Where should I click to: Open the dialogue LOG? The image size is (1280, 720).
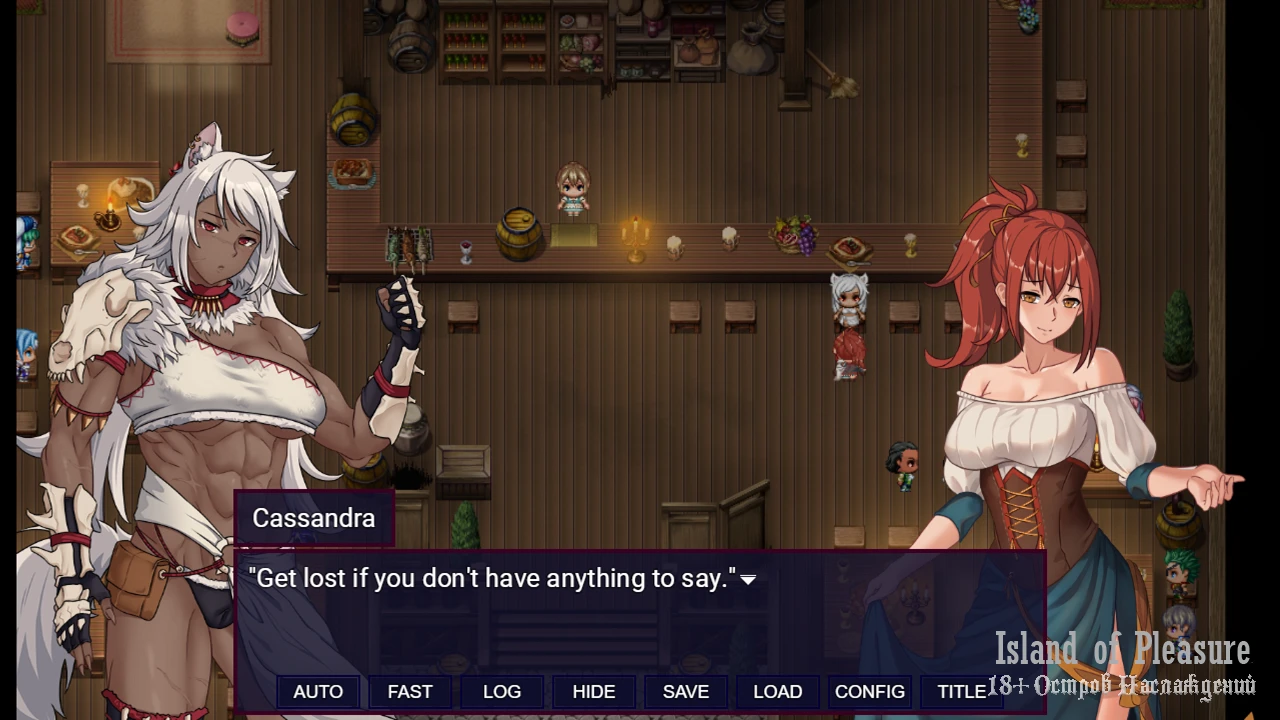(x=502, y=692)
